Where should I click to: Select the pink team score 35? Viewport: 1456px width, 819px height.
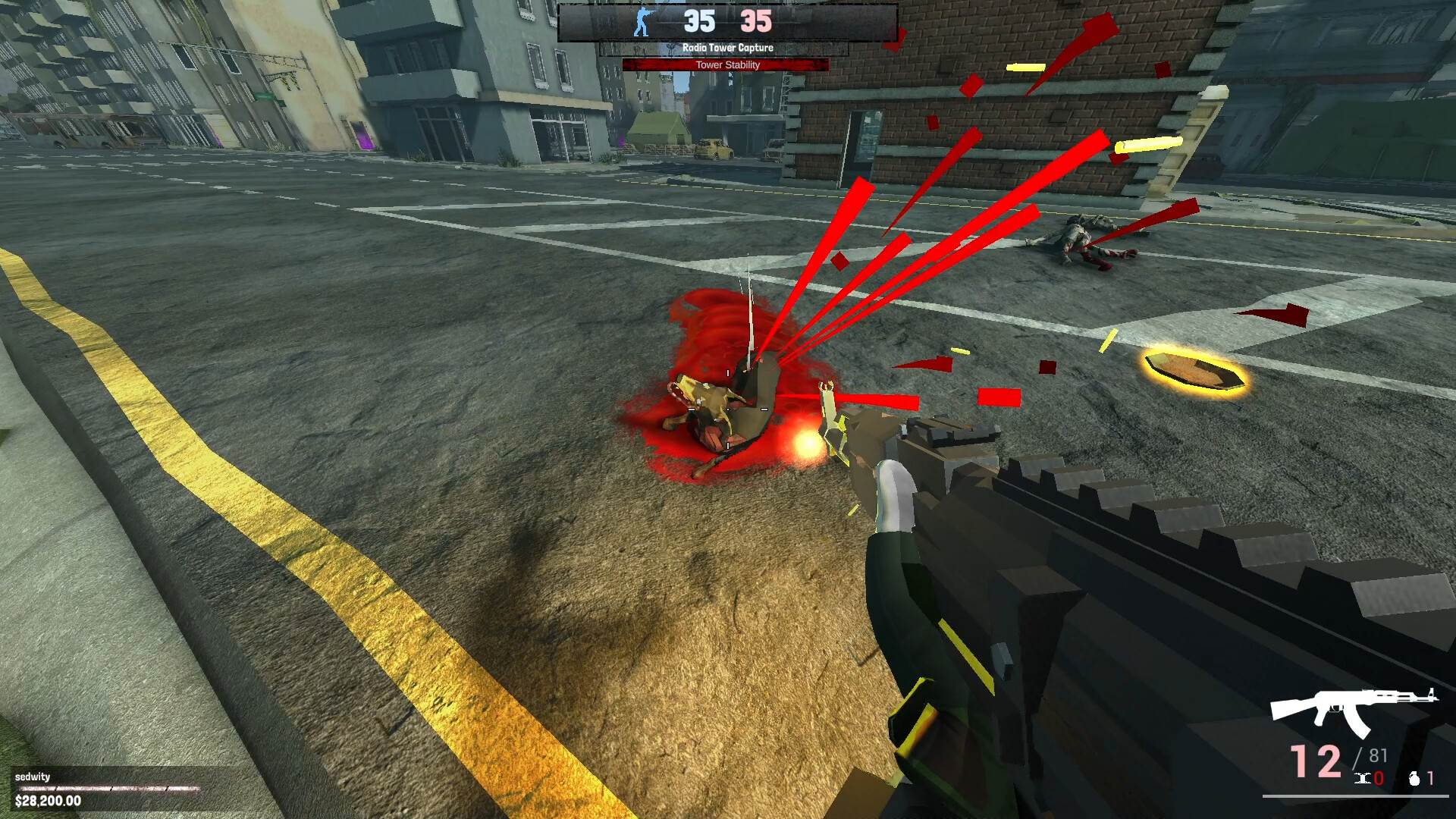[x=755, y=21]
